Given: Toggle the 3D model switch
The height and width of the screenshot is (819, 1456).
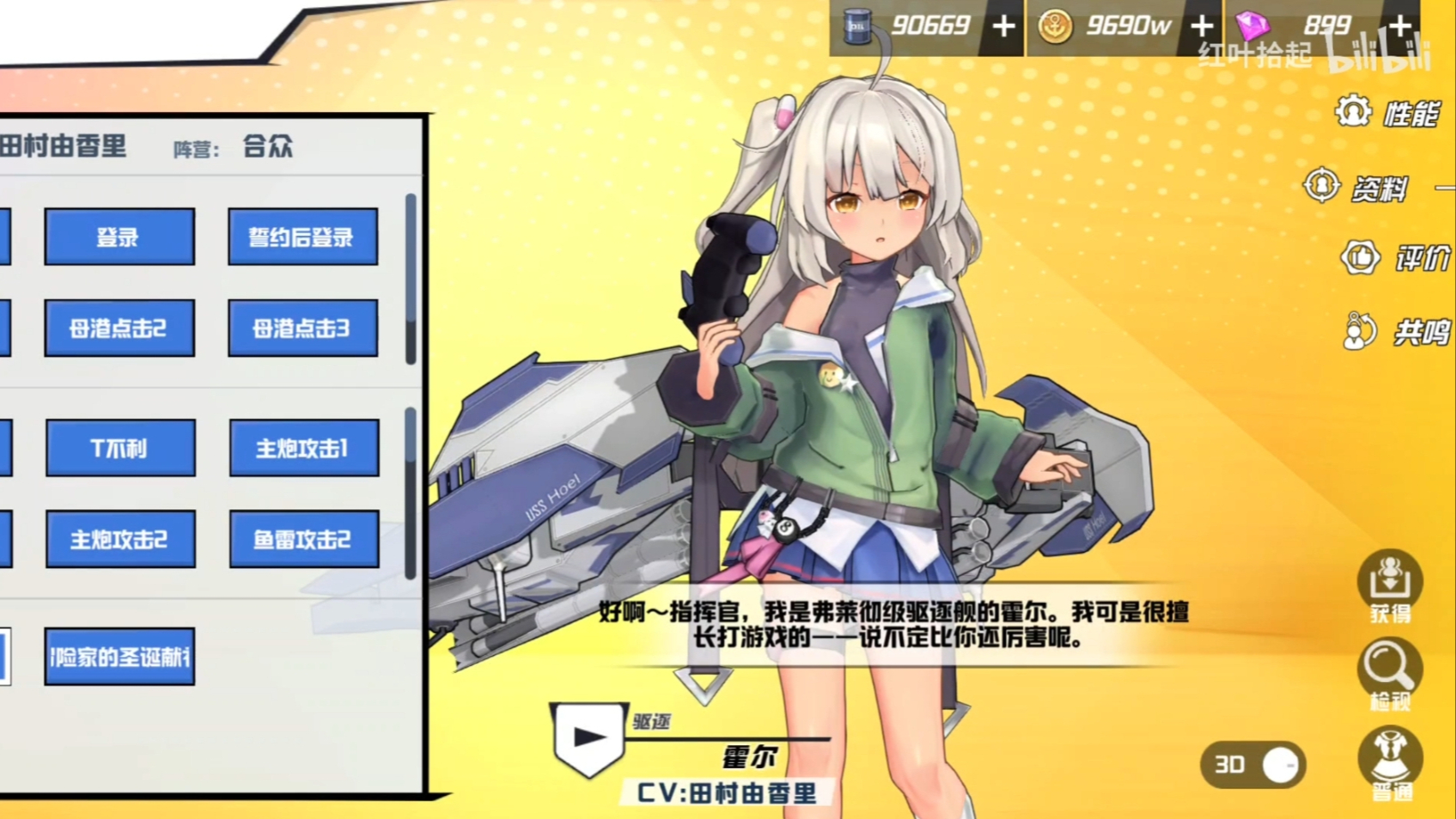Looking at the screenshot, I should [x=1253, y=765].
